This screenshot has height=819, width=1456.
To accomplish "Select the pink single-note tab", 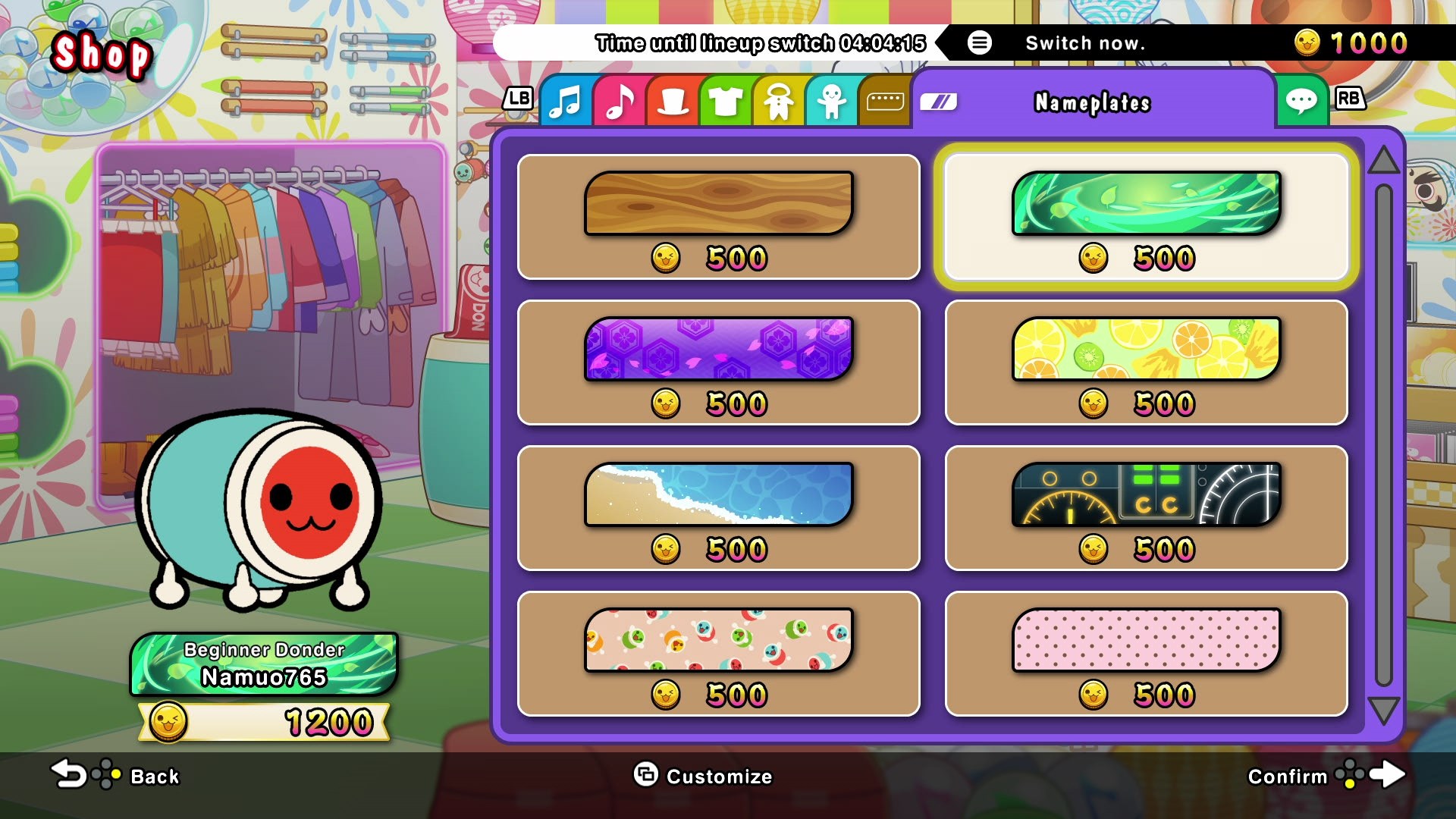I will [x=618, y=101].
